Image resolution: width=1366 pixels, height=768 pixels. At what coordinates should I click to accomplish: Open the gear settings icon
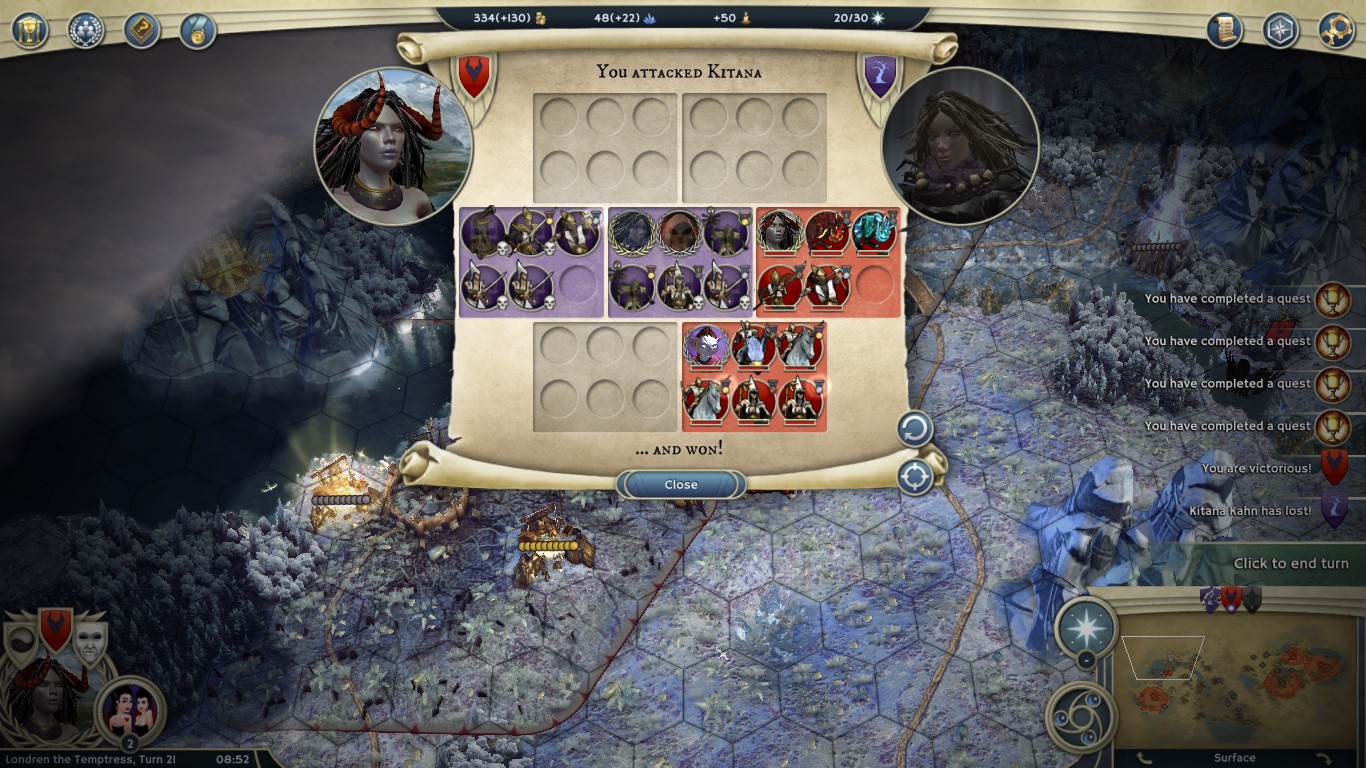pos(1336,30)
